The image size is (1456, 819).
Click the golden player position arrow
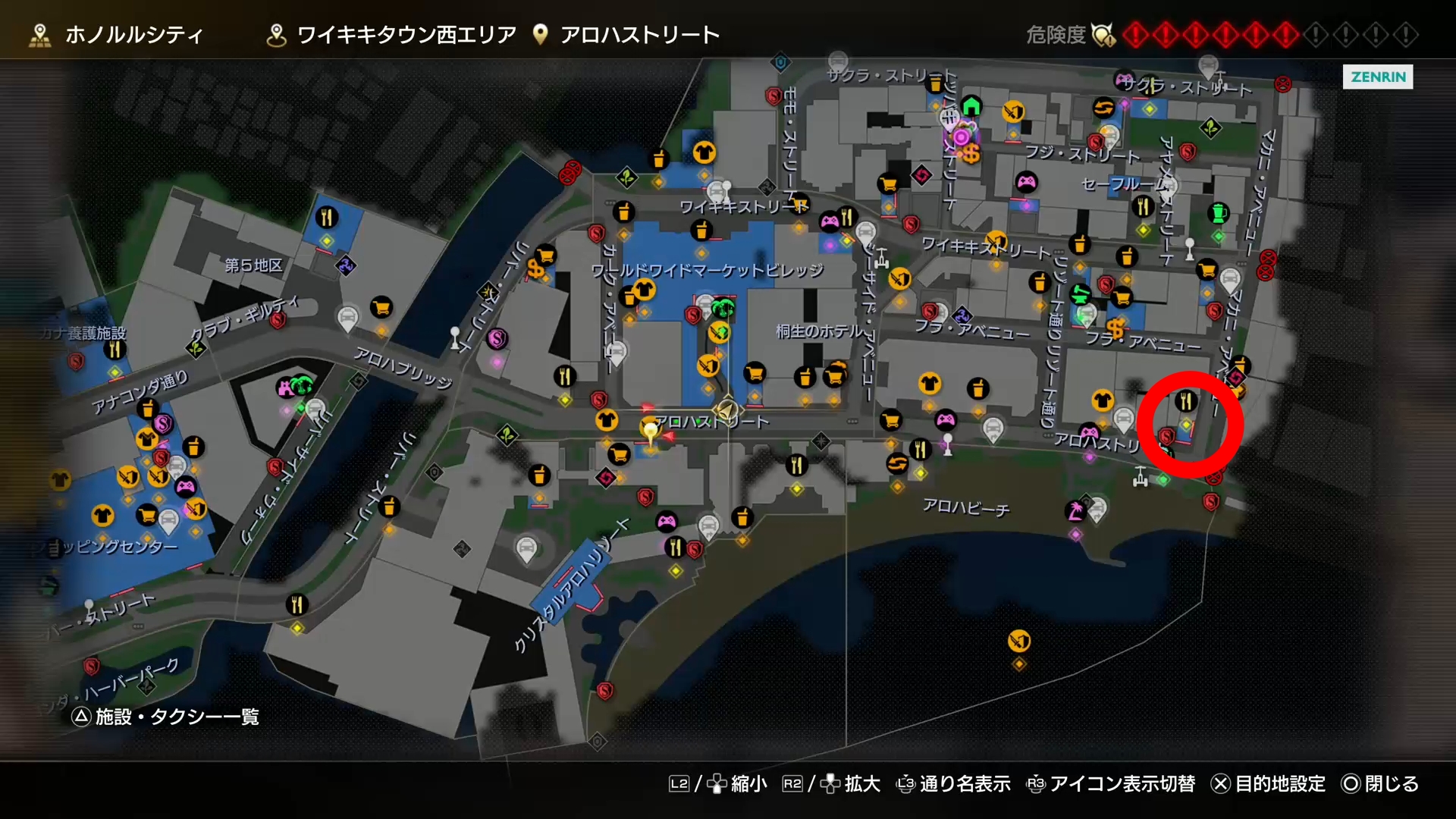(x=726, y=410)
